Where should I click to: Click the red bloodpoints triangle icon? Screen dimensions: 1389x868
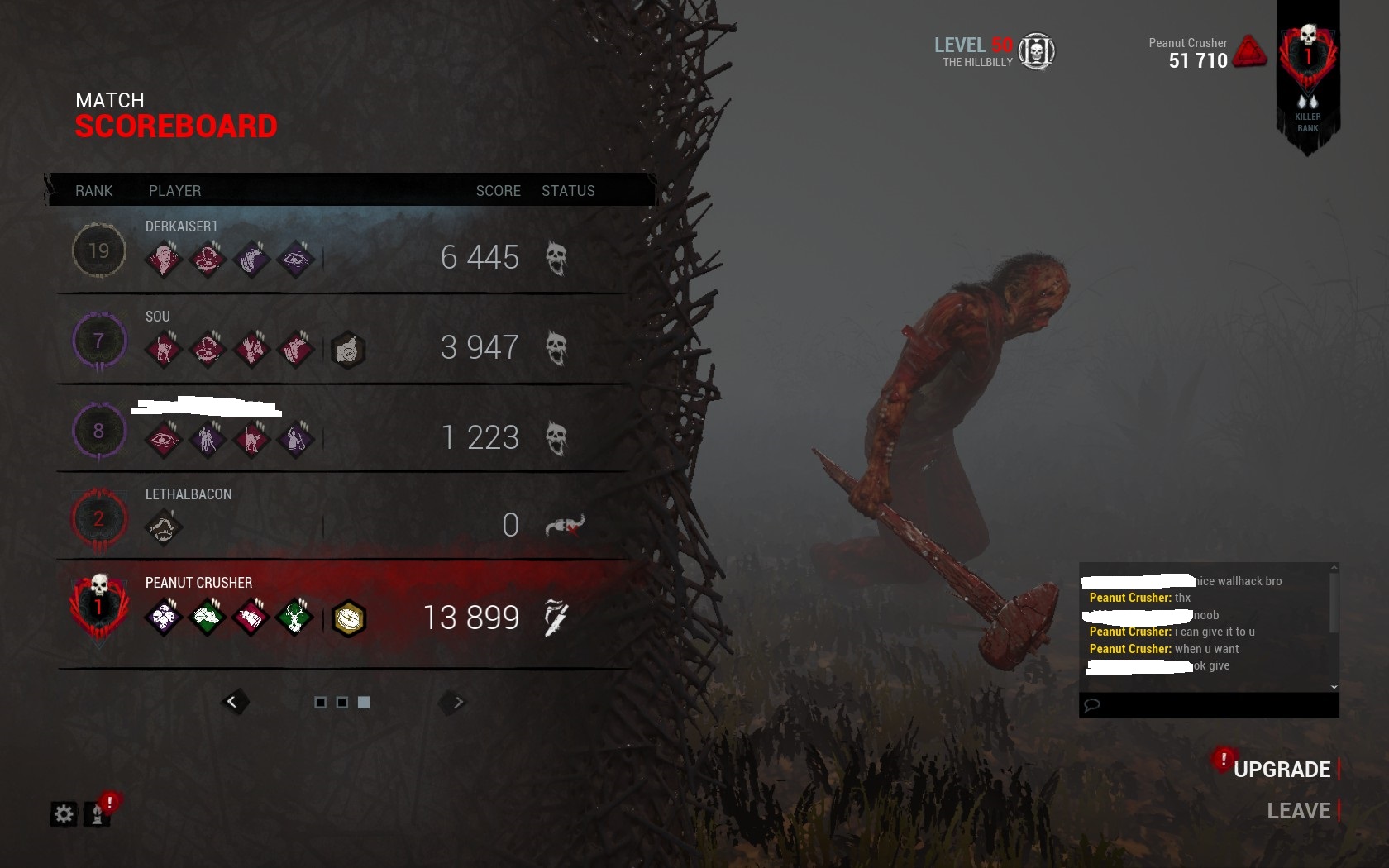click(1249, 51)
